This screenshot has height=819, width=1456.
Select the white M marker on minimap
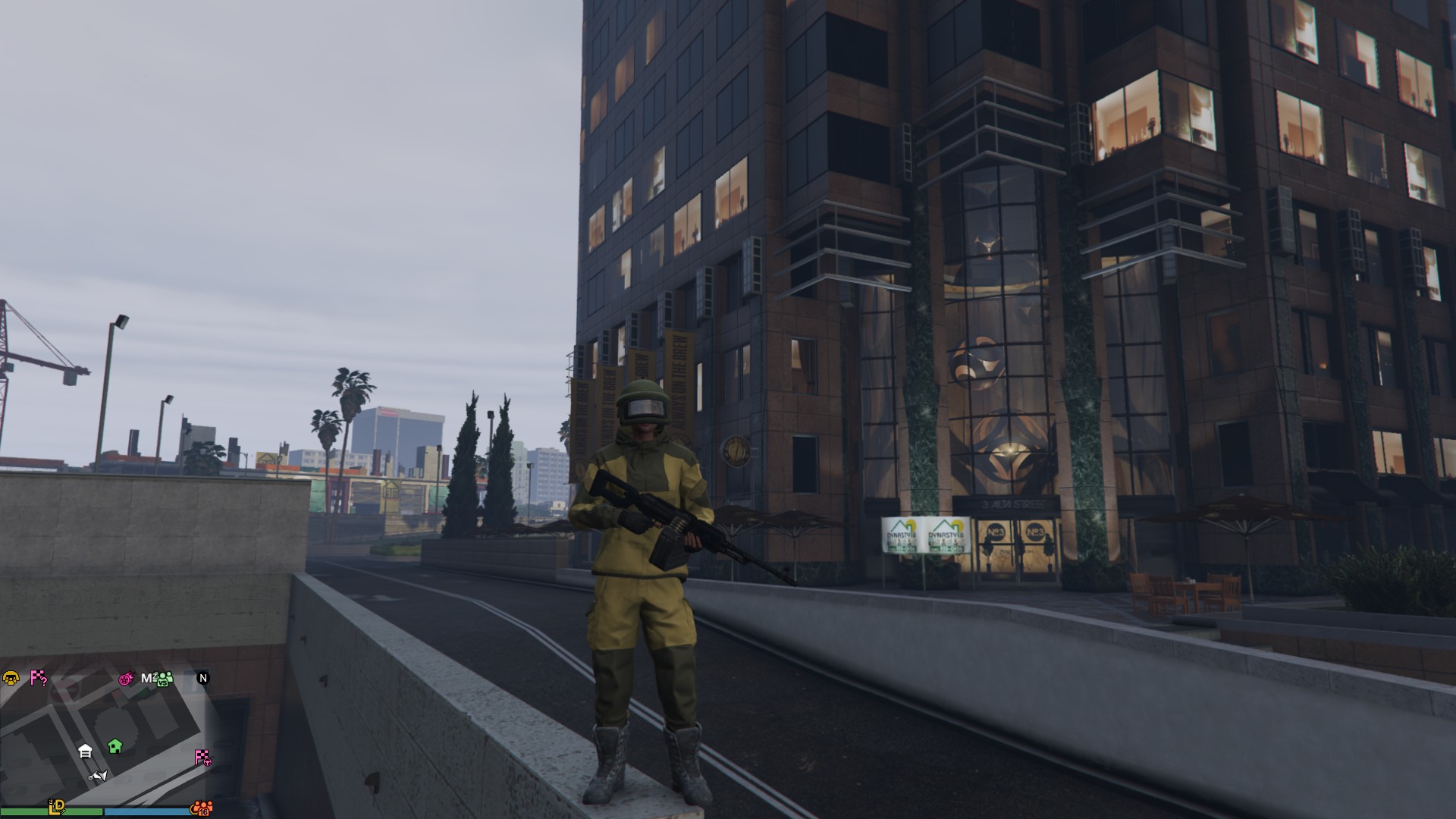(x=148, y=678)
